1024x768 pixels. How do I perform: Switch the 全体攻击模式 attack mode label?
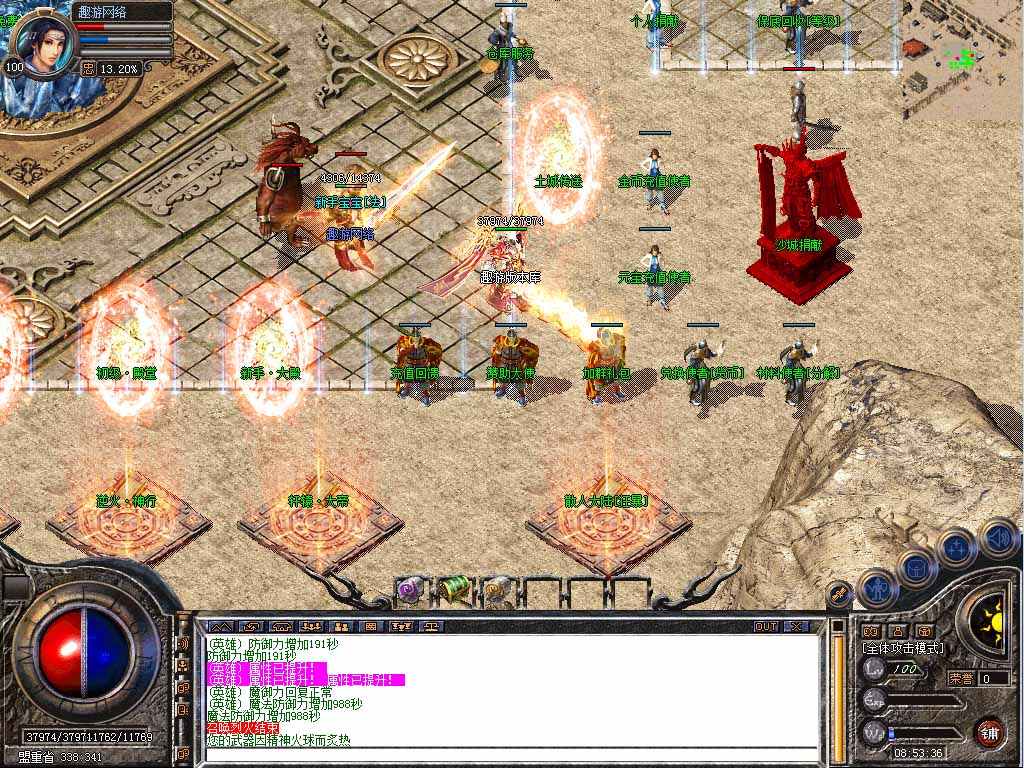click(903, 648)
